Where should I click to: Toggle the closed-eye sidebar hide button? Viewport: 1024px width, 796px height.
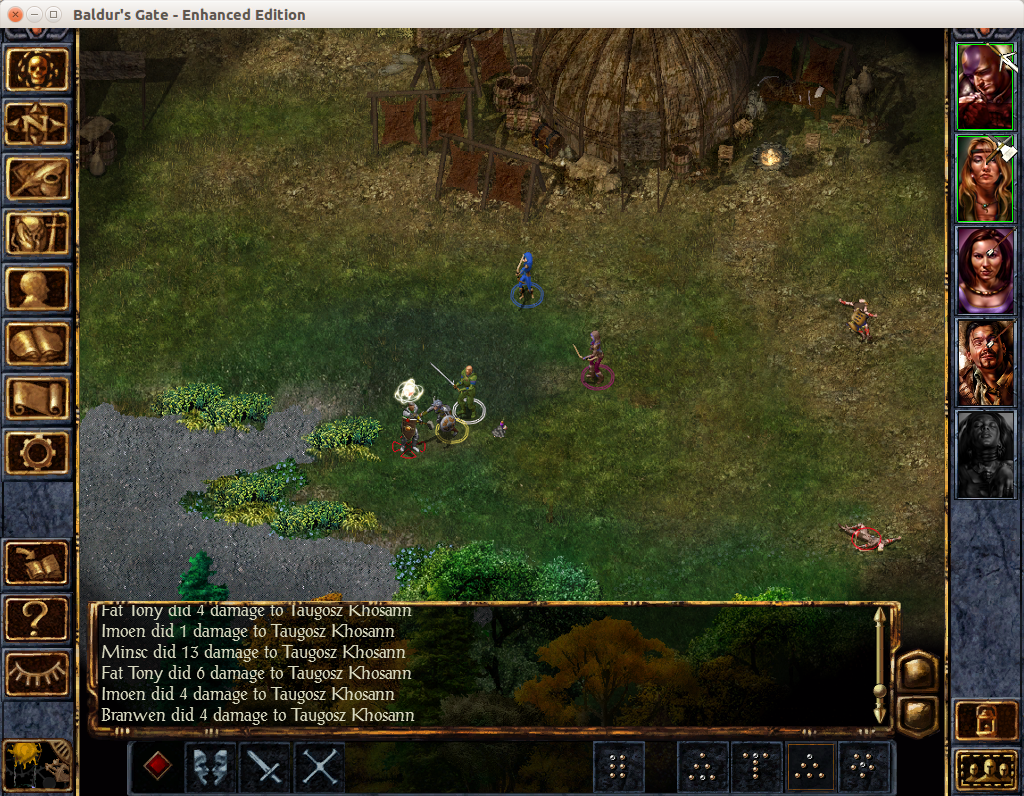click(x=38, y=673)
